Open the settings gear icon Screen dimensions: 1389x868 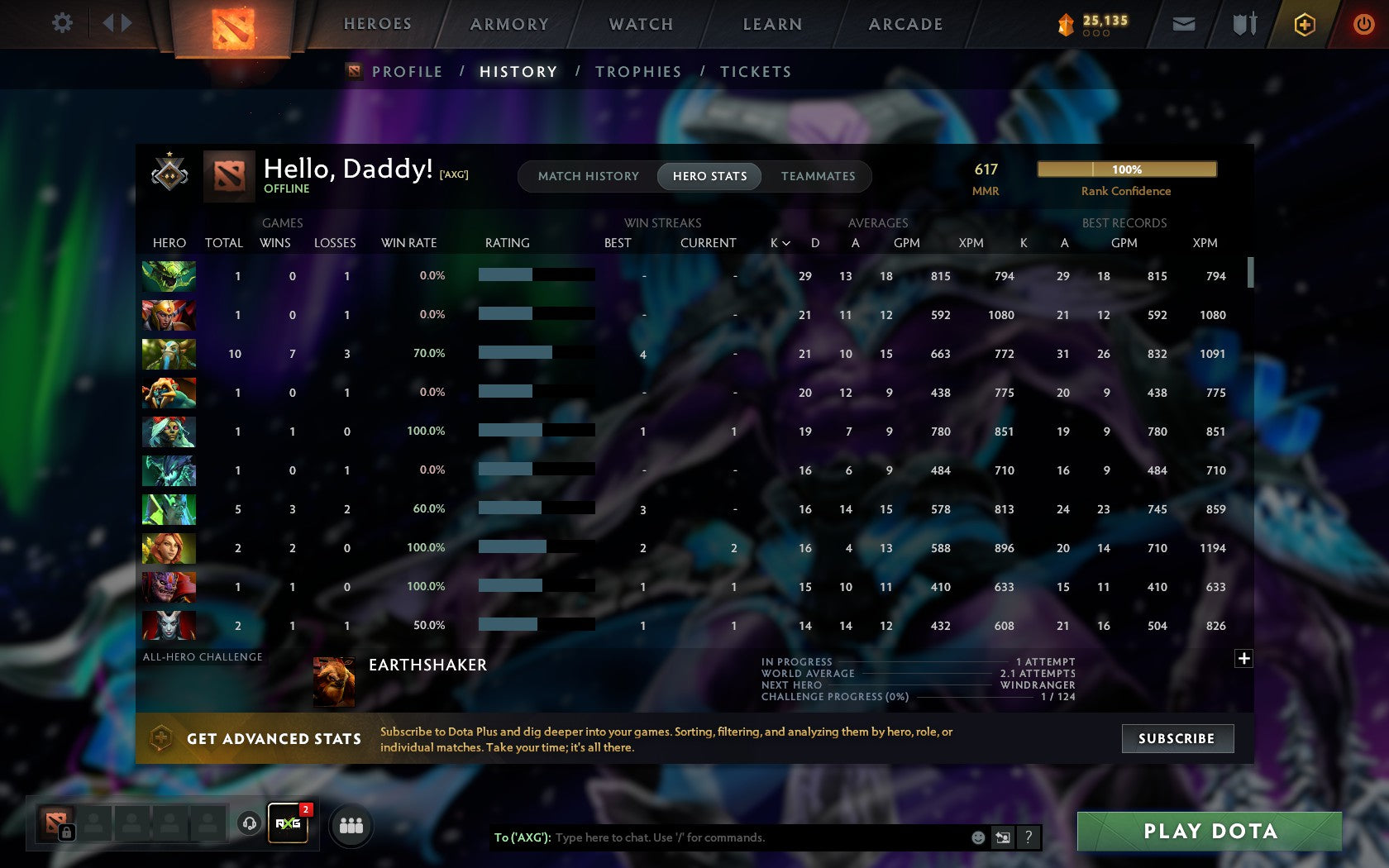tap(60, 23)
